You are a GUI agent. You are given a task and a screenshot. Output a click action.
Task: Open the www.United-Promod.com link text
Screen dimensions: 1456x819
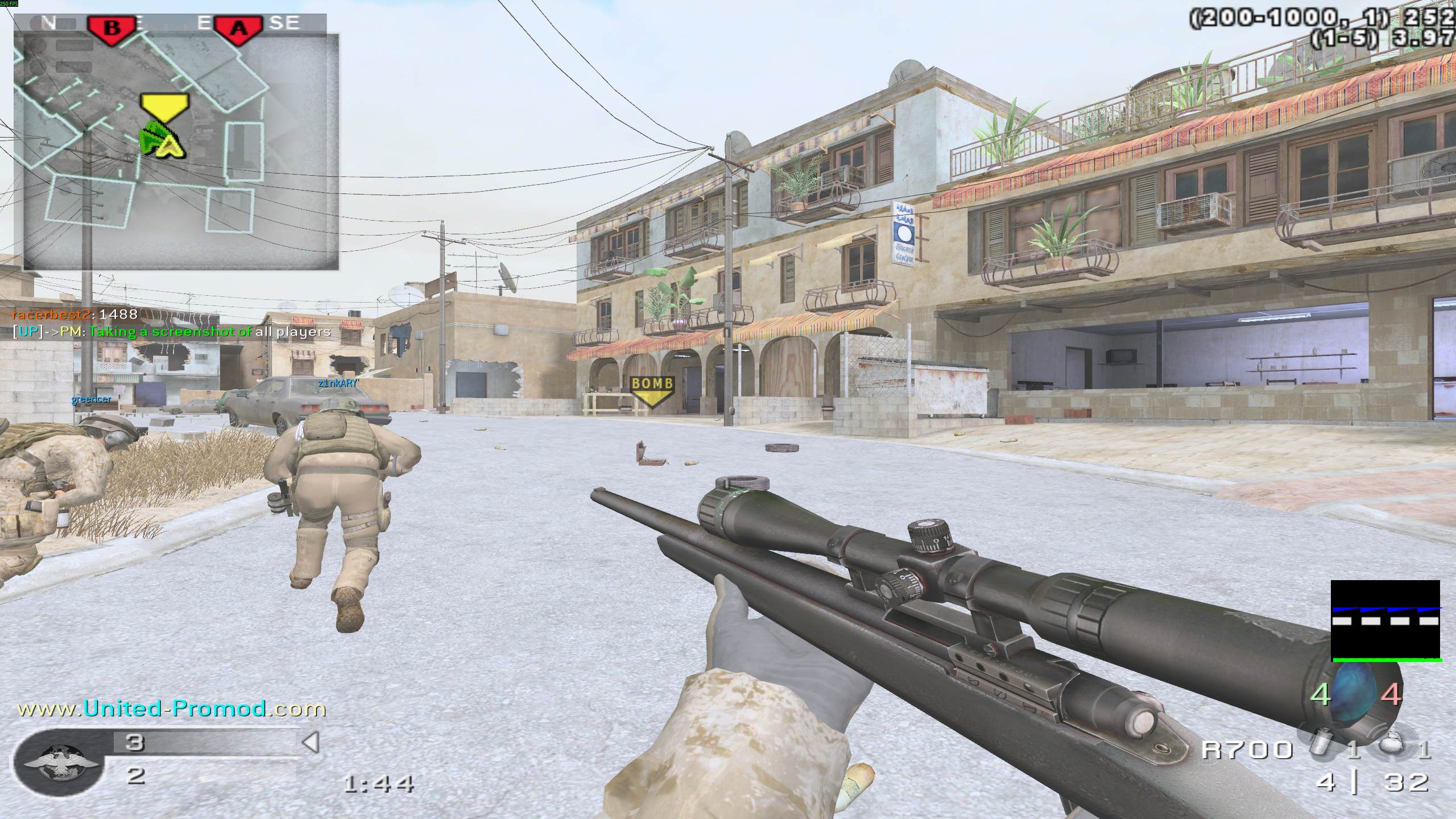[172, 709]
